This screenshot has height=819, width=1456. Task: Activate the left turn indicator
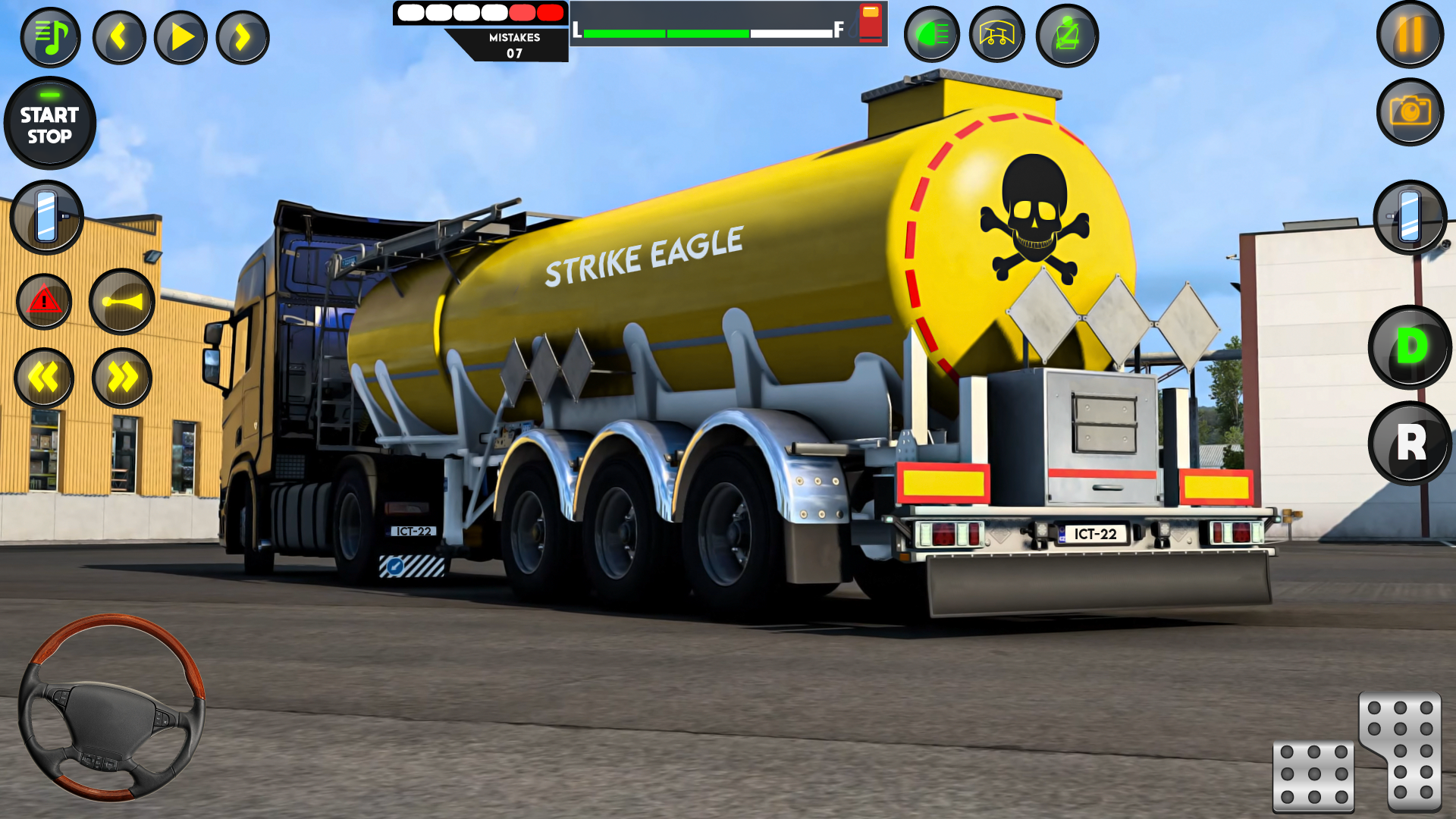pyautogui.click(x=44, y=378)
